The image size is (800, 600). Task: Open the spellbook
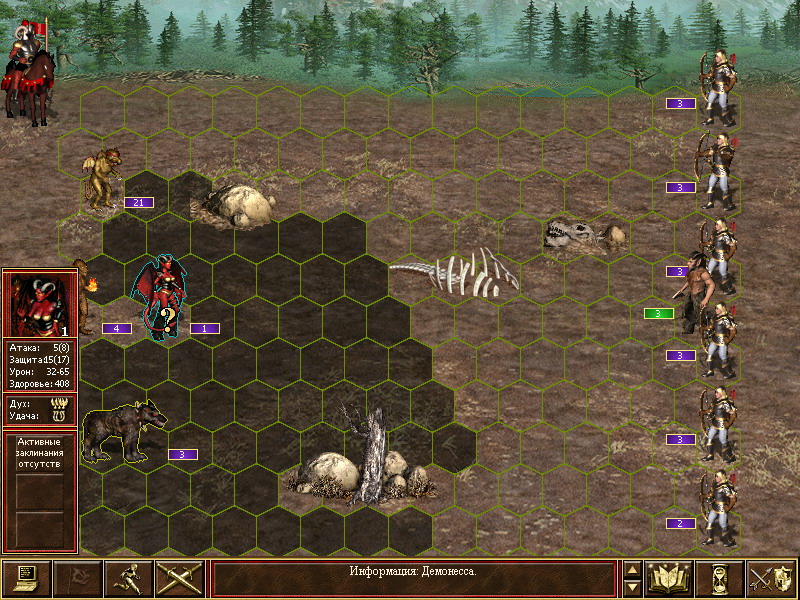(x=670, y=578)
